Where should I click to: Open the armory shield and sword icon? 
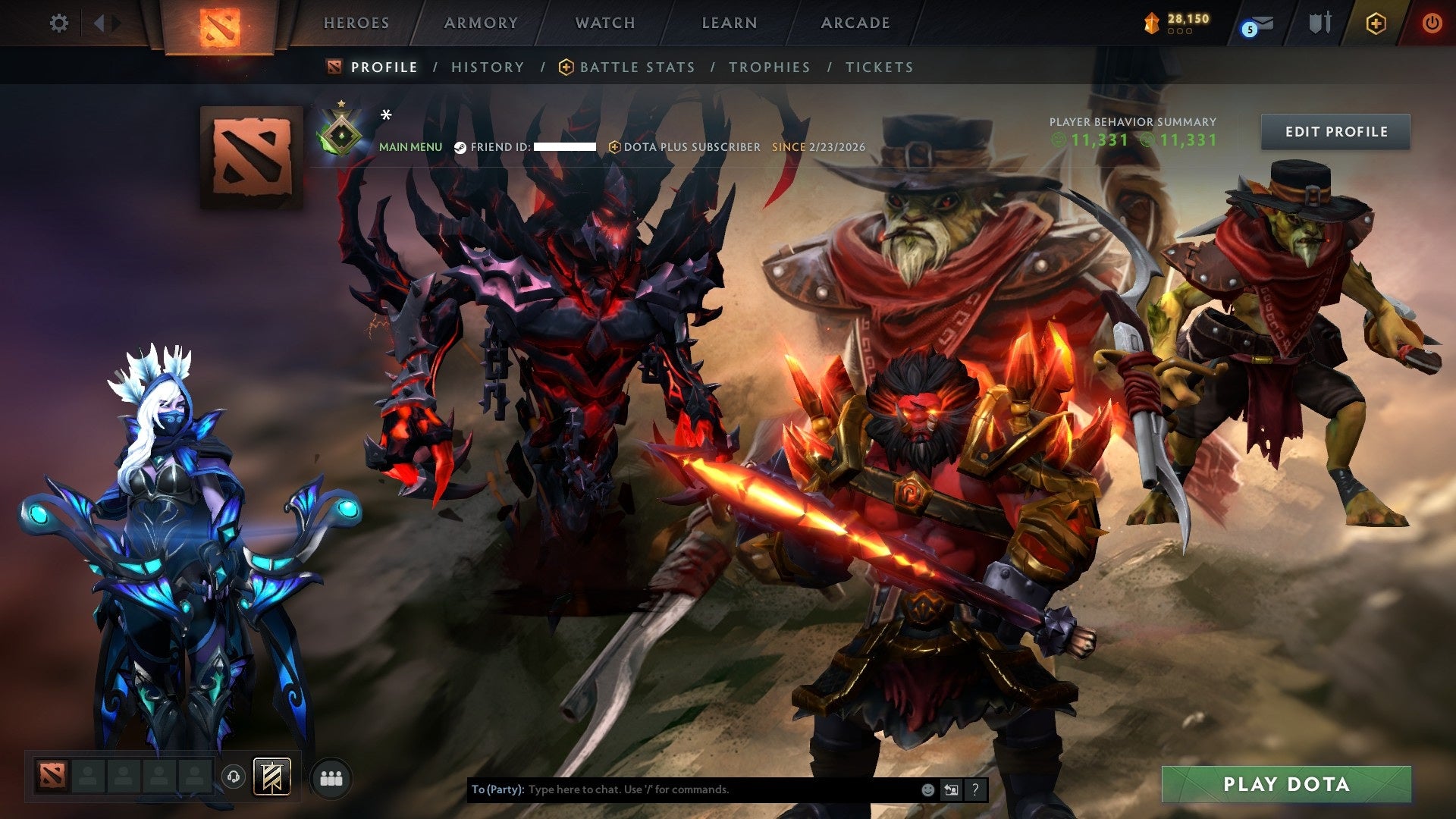click(1320, 21)
